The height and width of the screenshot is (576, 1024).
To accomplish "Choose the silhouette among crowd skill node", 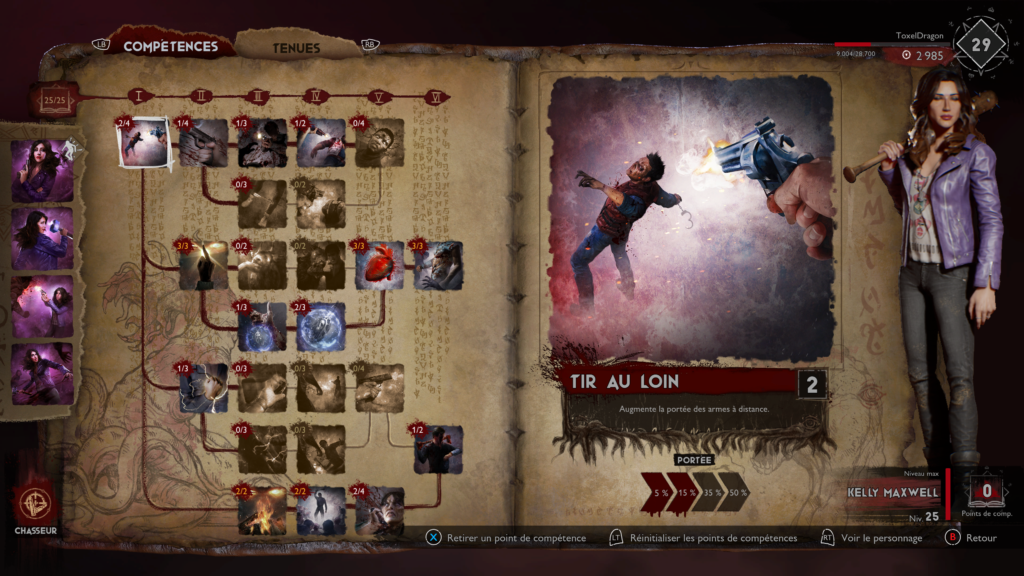I will coord(321,510).
